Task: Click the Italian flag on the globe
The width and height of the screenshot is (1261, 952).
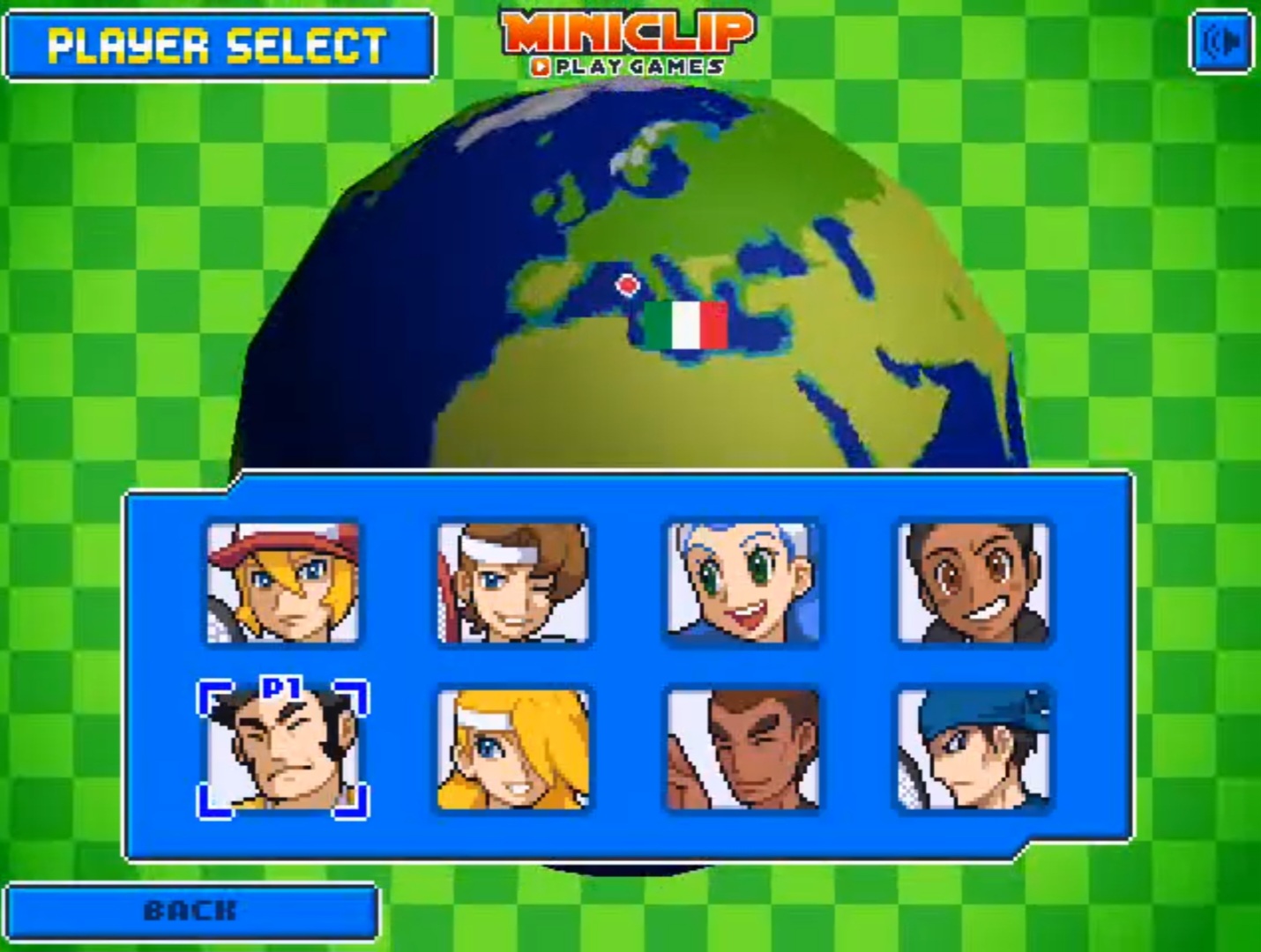Action: tap(685, 327)
